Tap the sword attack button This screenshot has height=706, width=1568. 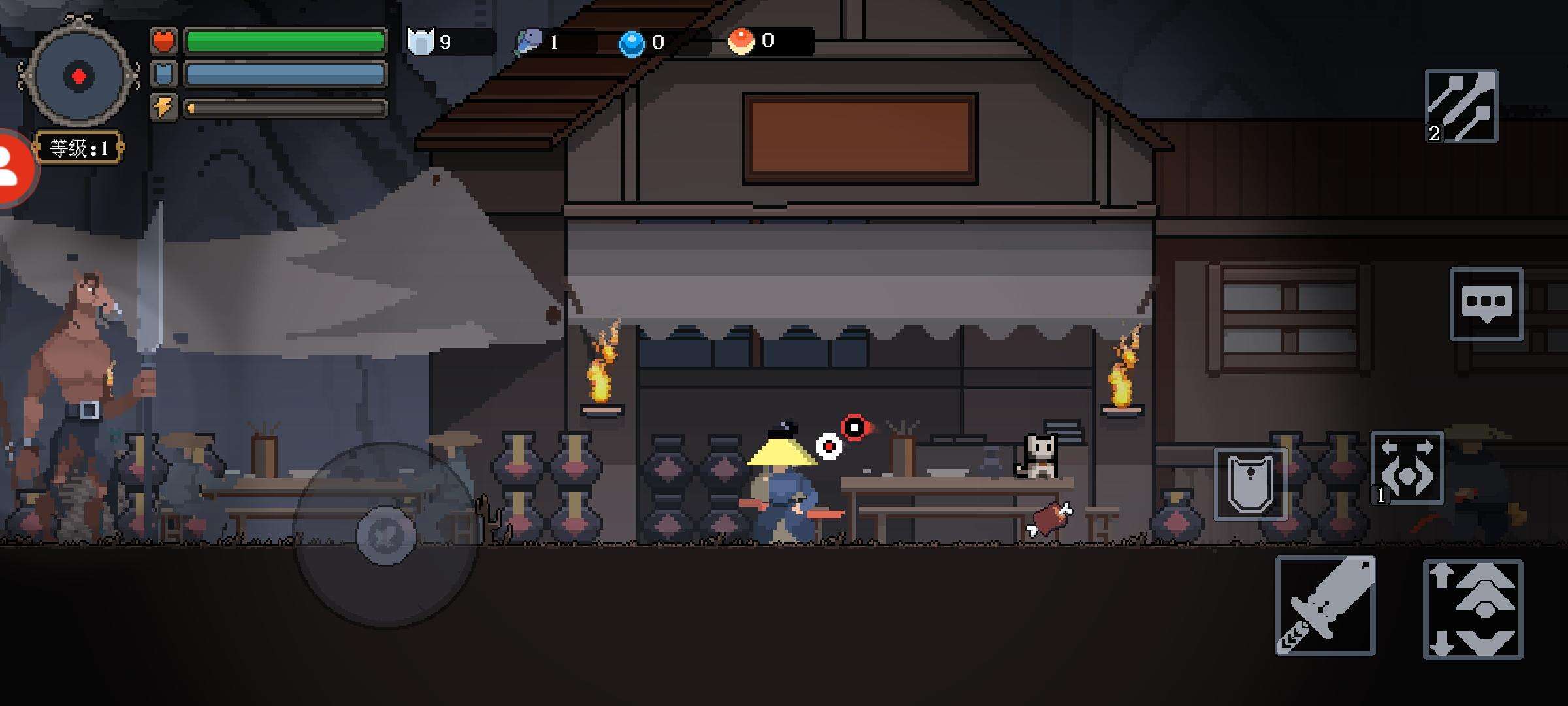(x=1325, y=605)
